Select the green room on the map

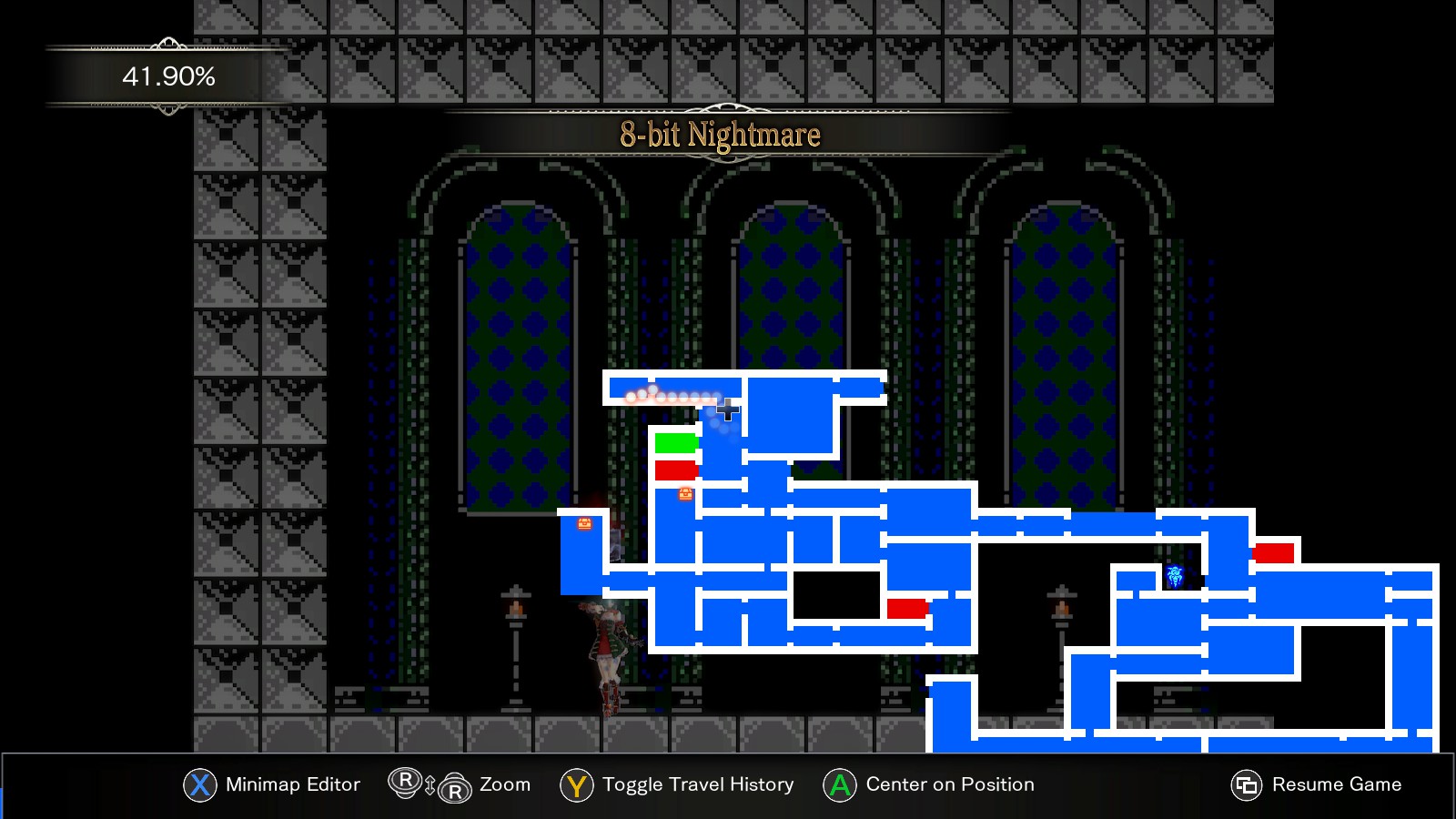(675, 443)
